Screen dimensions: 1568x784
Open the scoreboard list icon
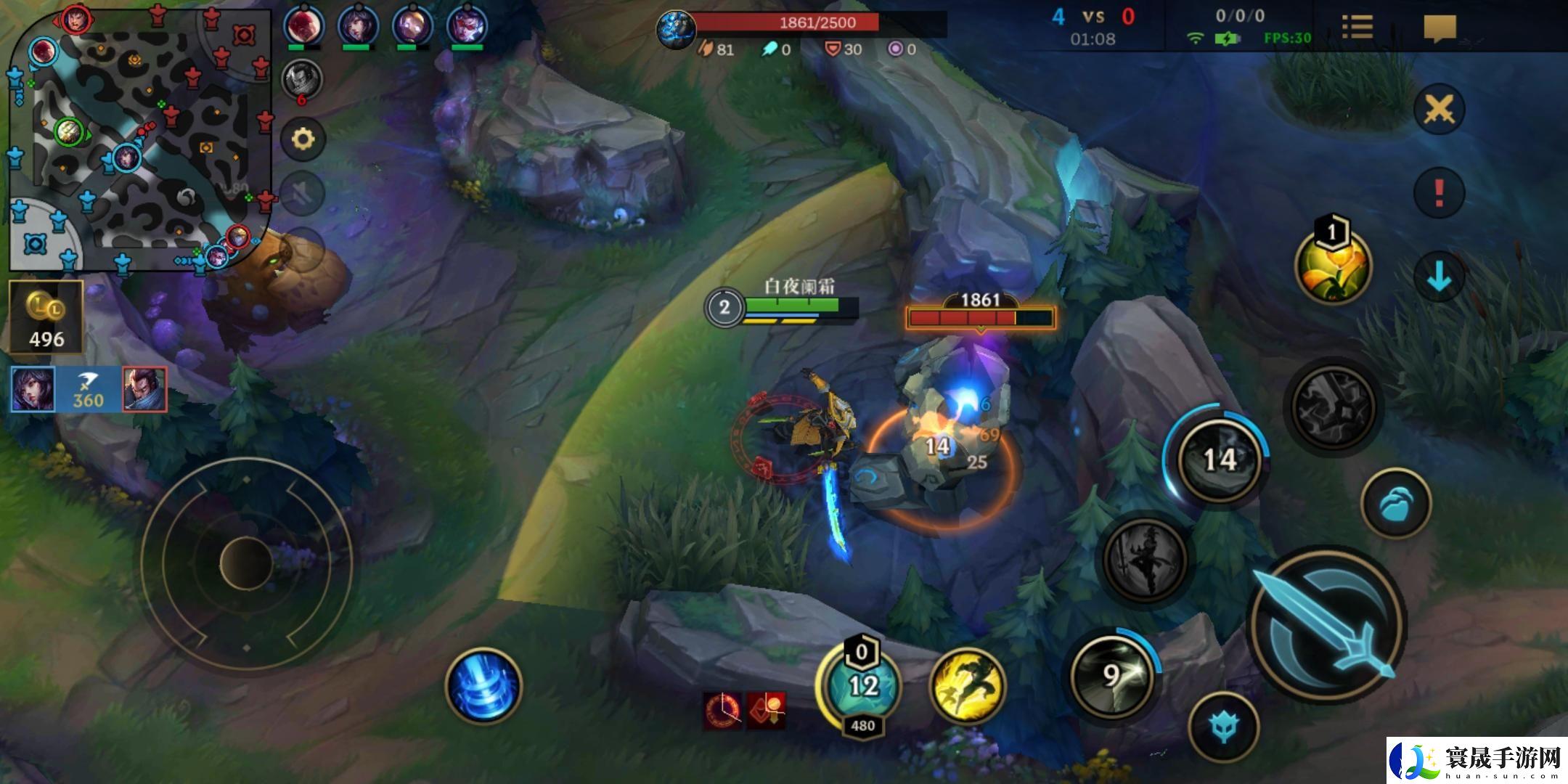point(1357,28)
